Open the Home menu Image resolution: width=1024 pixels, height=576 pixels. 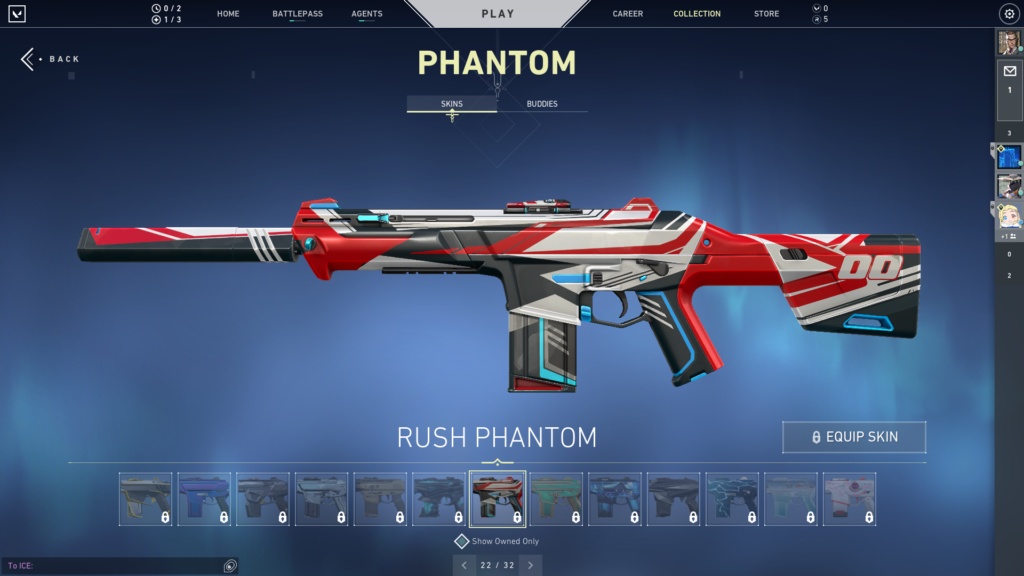click(x=228, y=14)
